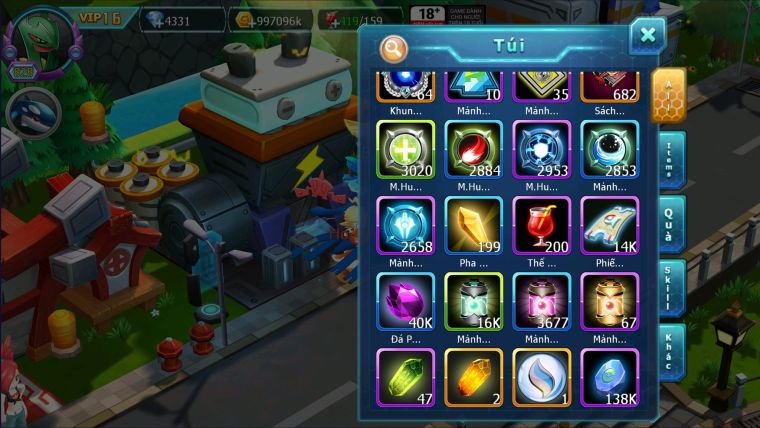Viewport: 760px width, 428px height.
Task: Close the Túi bag window
Action: tap(647, 36)
